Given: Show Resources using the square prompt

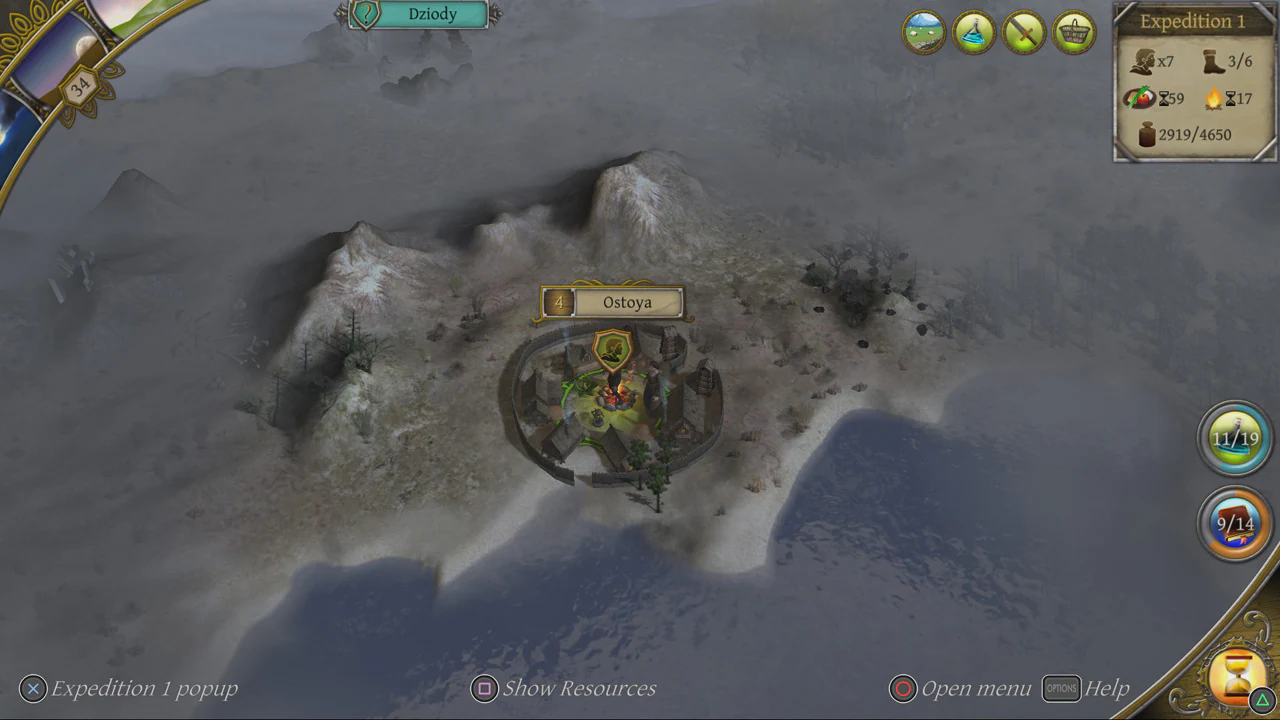Looking at the screenshot, I should tap(484, 688).
